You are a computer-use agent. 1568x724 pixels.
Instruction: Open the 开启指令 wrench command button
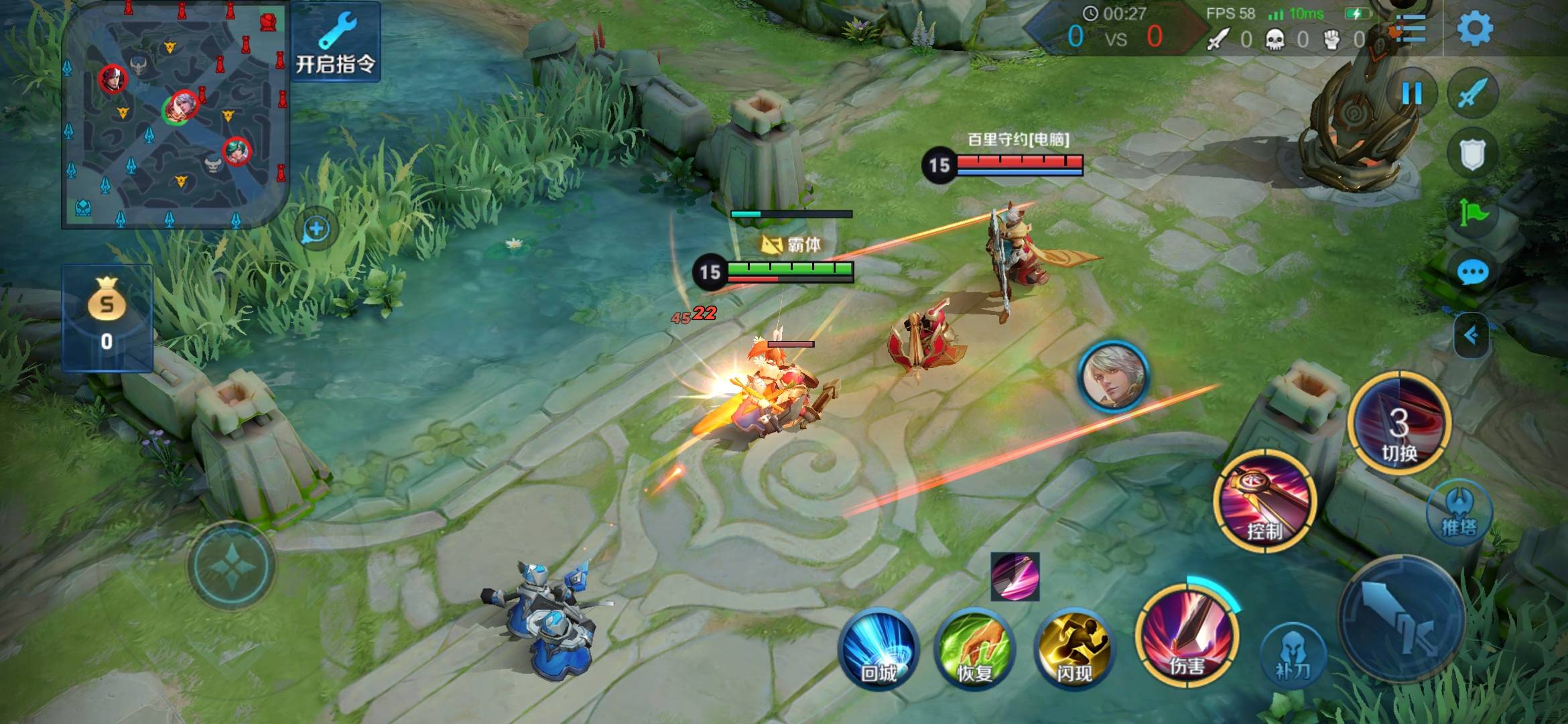coord(336,42)
